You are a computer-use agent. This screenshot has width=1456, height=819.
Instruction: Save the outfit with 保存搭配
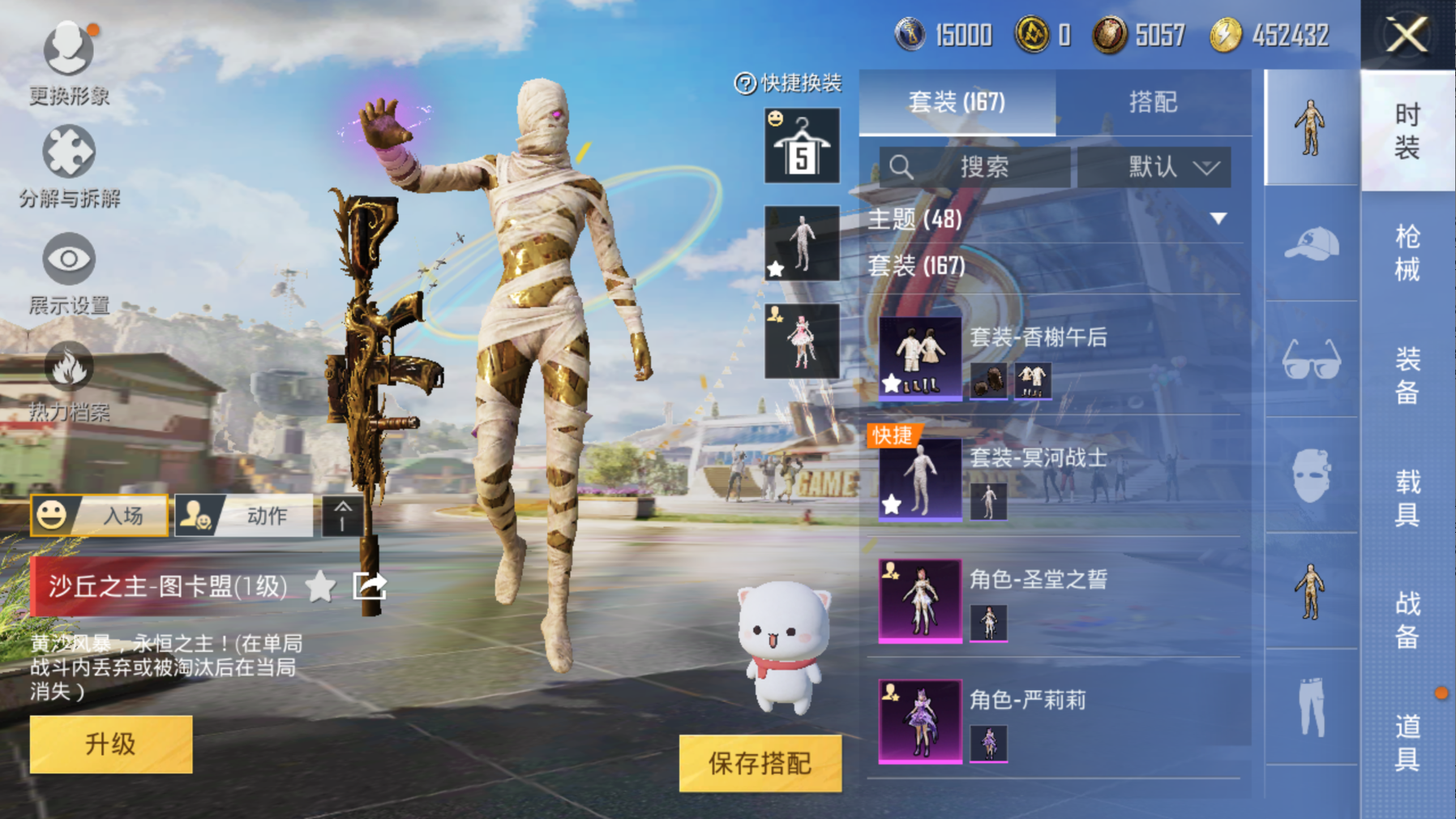[760, 763]
